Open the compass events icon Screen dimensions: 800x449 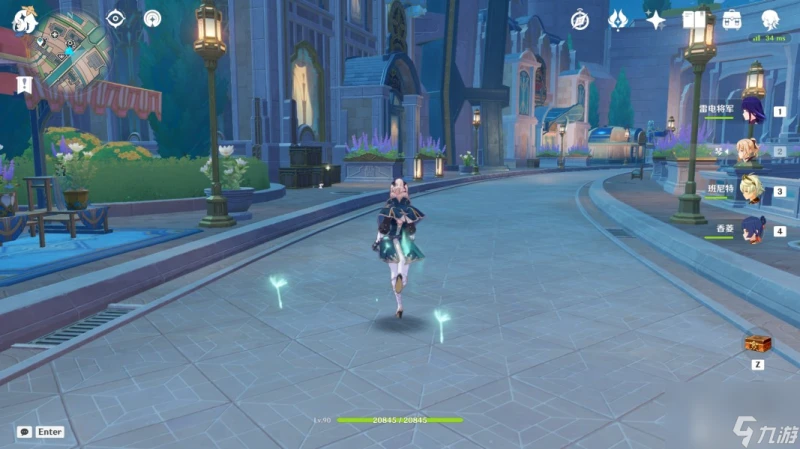[580, 19]
